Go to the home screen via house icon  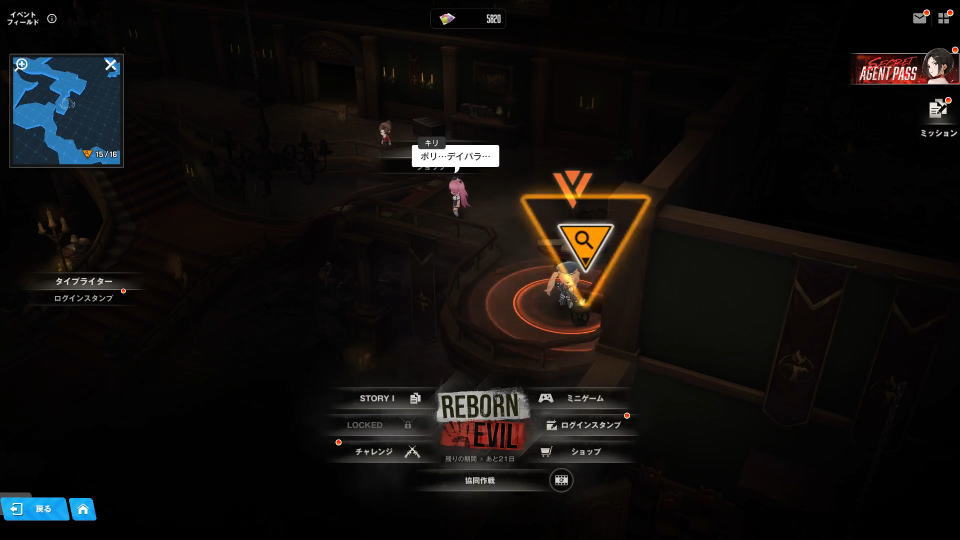coord(83,509)
